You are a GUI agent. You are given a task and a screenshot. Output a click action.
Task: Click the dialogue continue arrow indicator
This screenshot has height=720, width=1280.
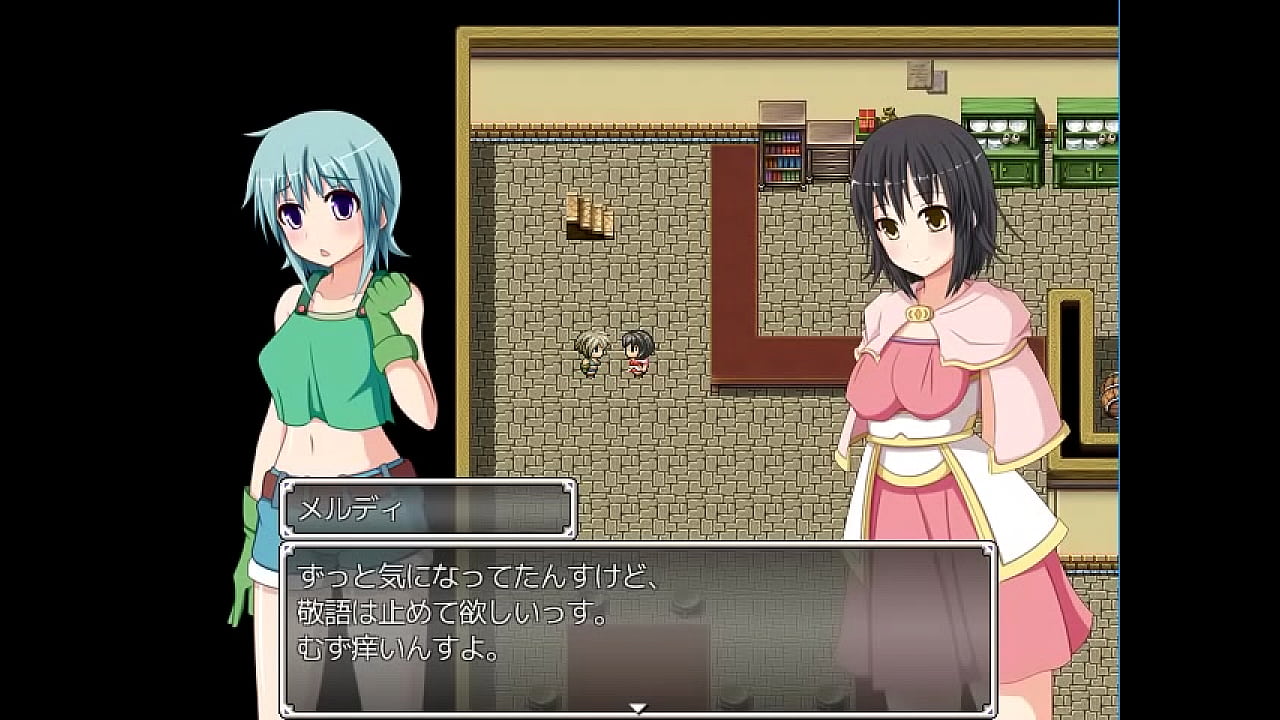click(637, 709)
